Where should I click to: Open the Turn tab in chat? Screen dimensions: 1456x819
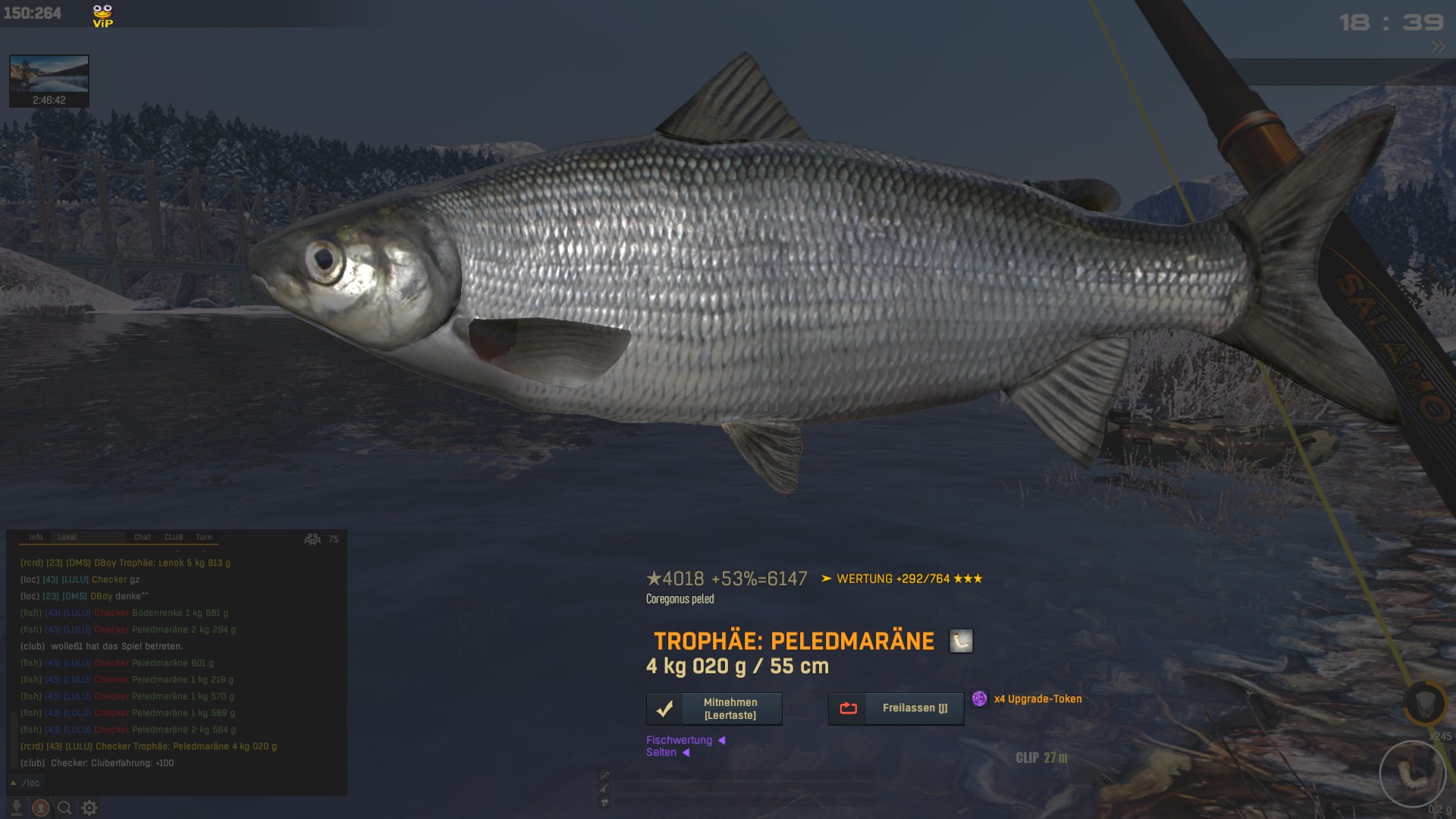[x=204, y=537]
